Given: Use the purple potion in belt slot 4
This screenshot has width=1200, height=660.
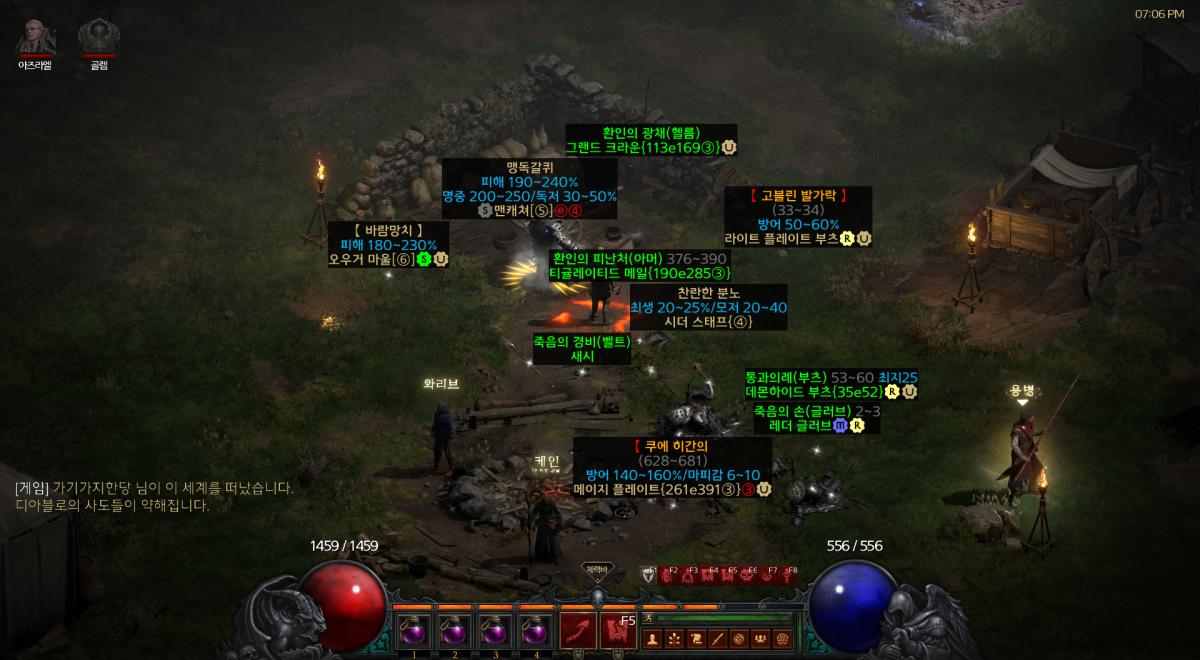Looking at the screenshot, I should pyautogui.click(x=535, y=632).
